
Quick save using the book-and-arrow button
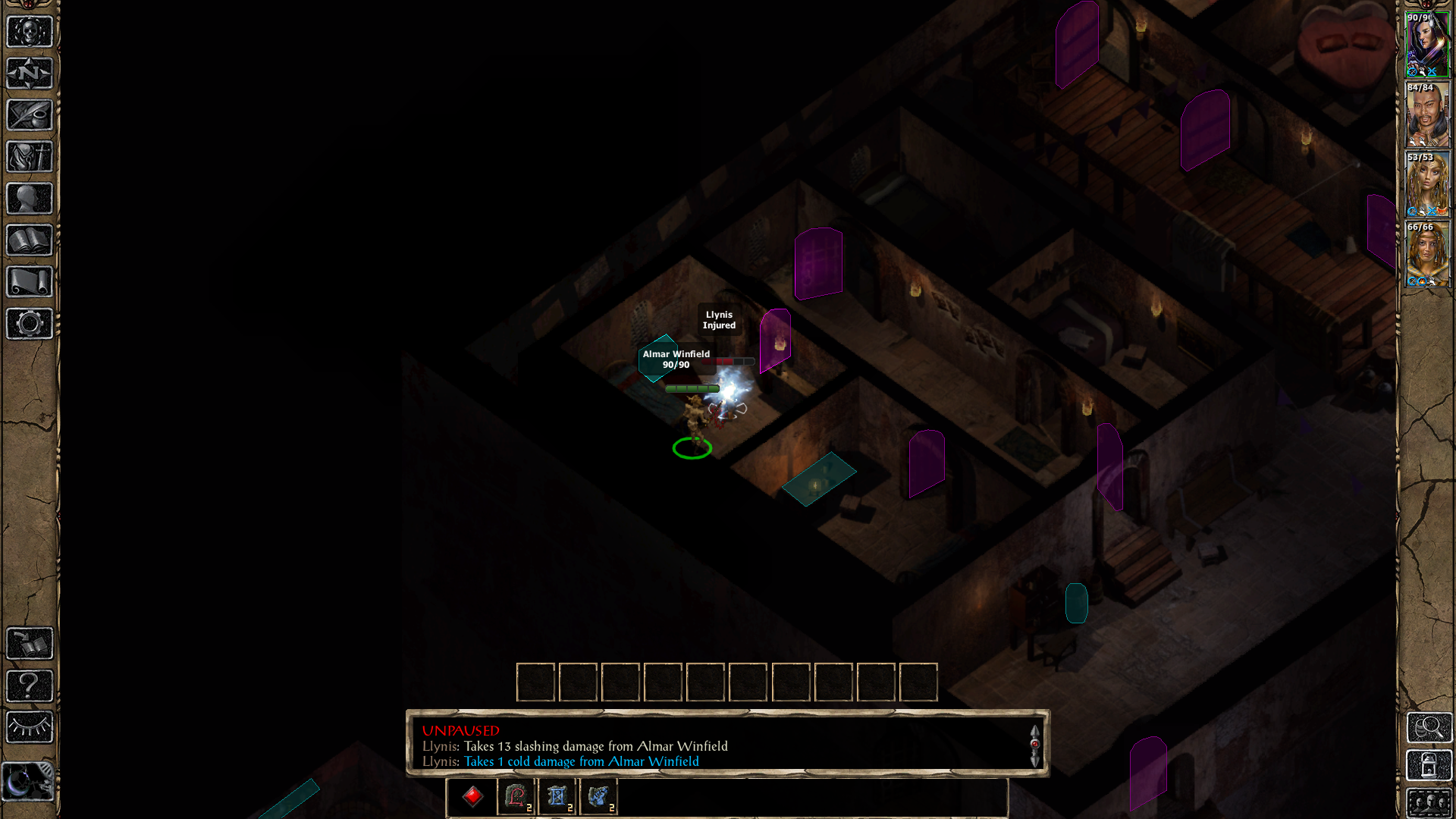30,644
